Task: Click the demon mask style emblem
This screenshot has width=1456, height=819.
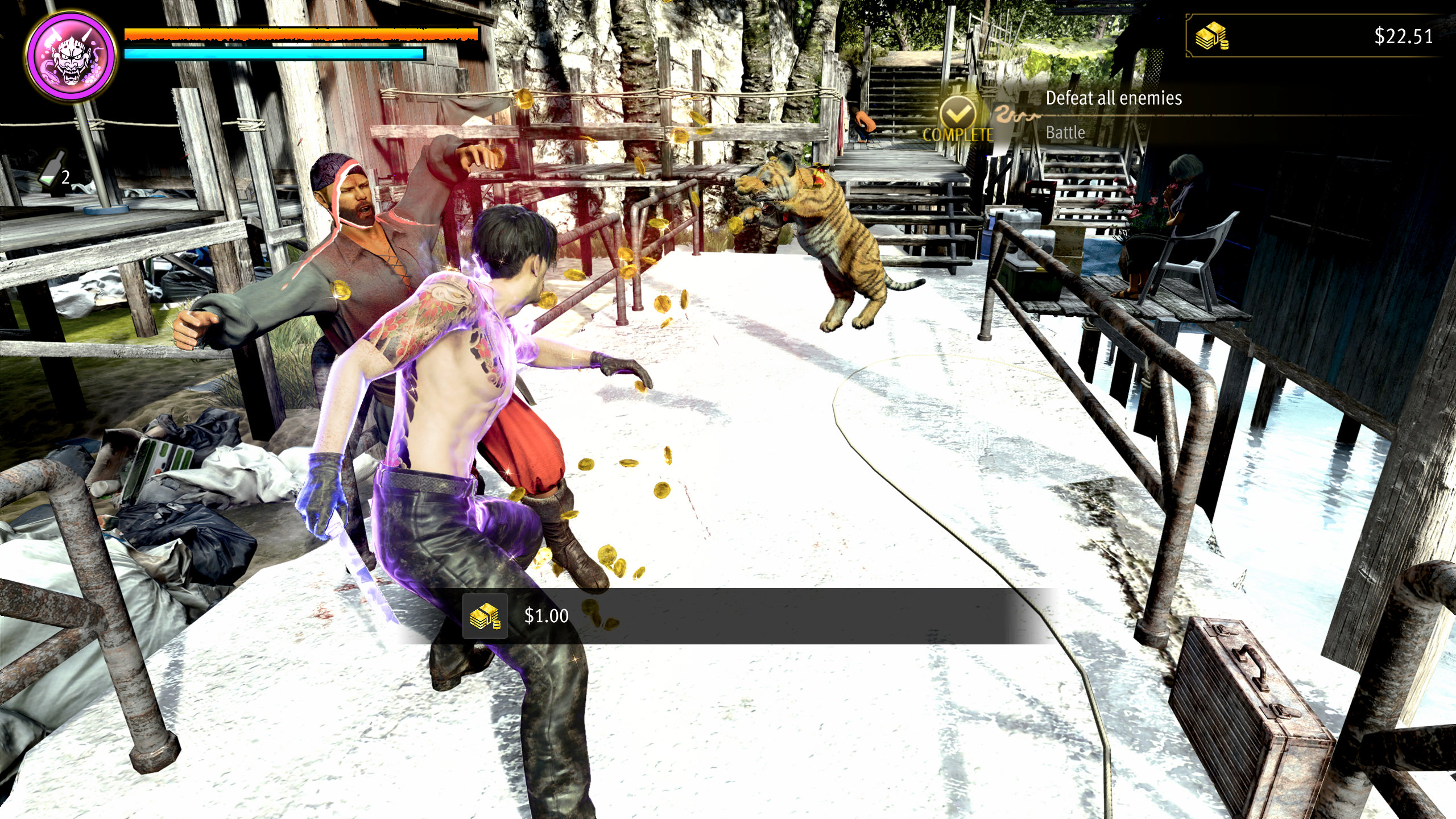Action: point(72,57)
